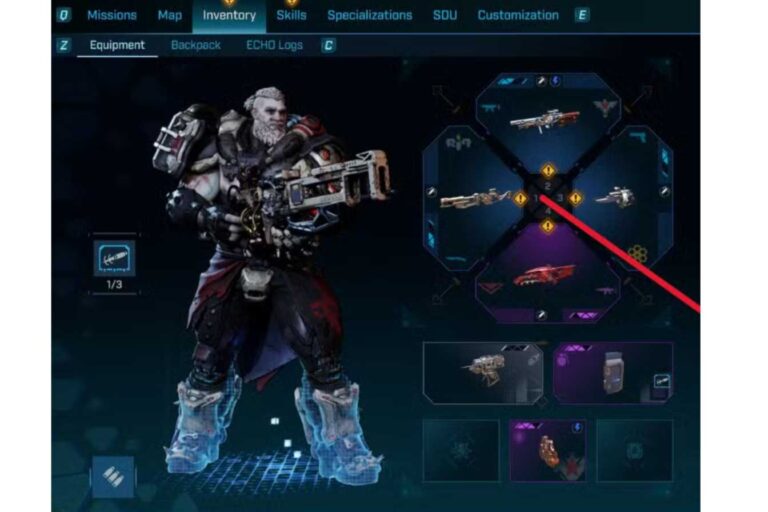Pick the red weapon in bottom slot
768x512 pixels.
[545, 274]
